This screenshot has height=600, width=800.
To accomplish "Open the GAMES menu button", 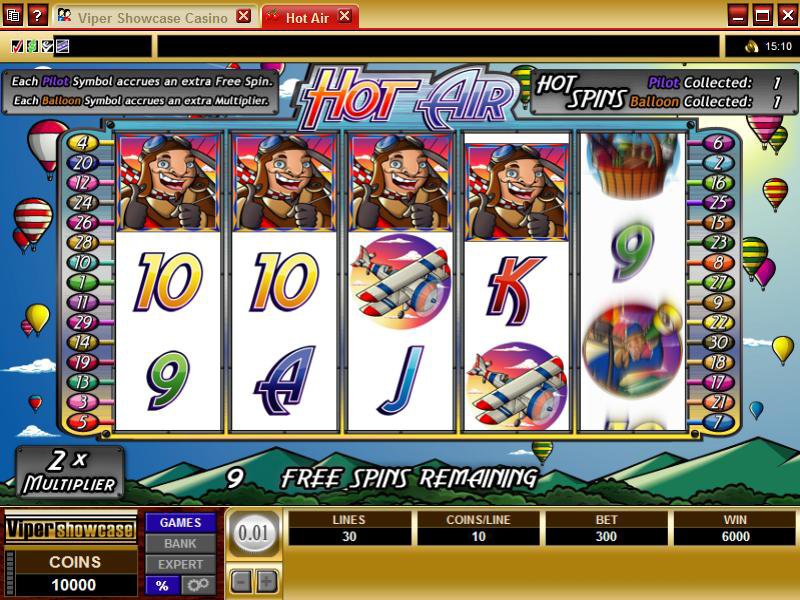I will (180, 522).
